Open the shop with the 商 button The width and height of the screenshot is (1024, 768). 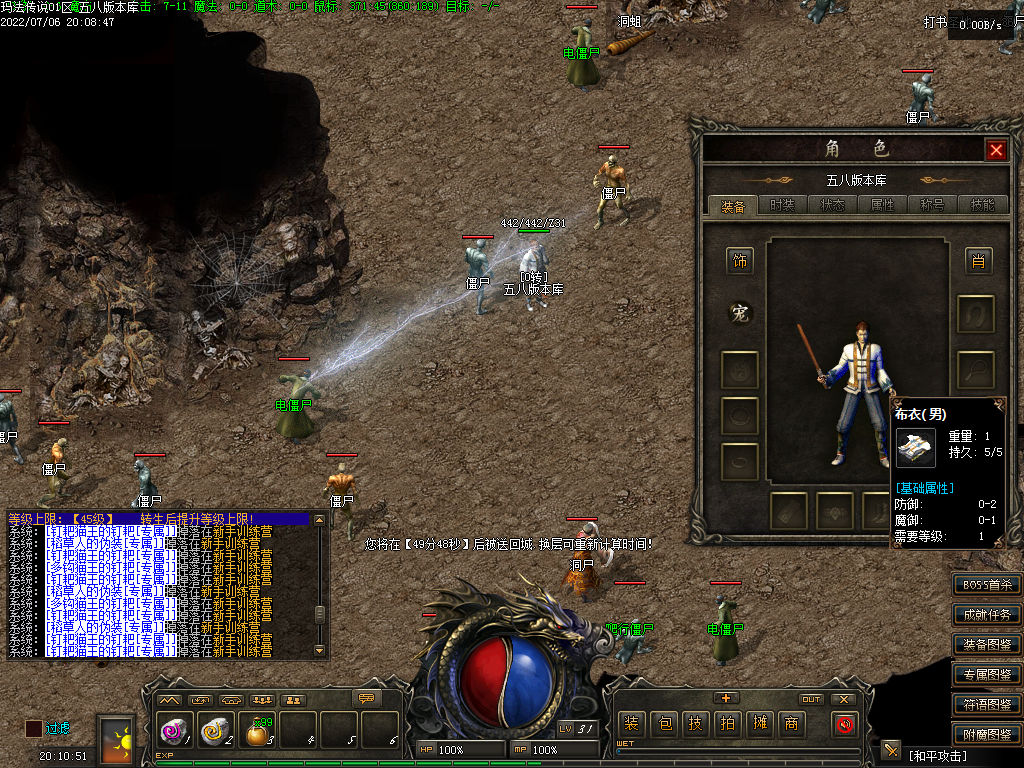[791, 724]
